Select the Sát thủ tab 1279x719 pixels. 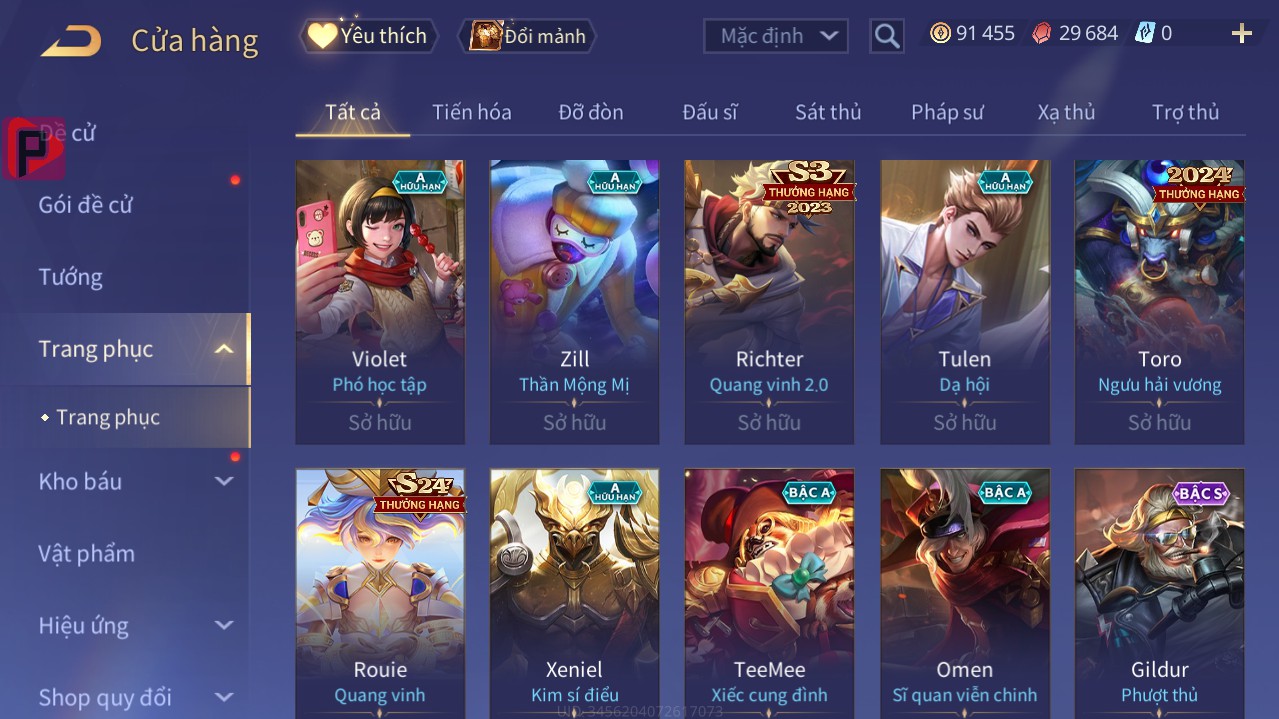click(828, 112)
